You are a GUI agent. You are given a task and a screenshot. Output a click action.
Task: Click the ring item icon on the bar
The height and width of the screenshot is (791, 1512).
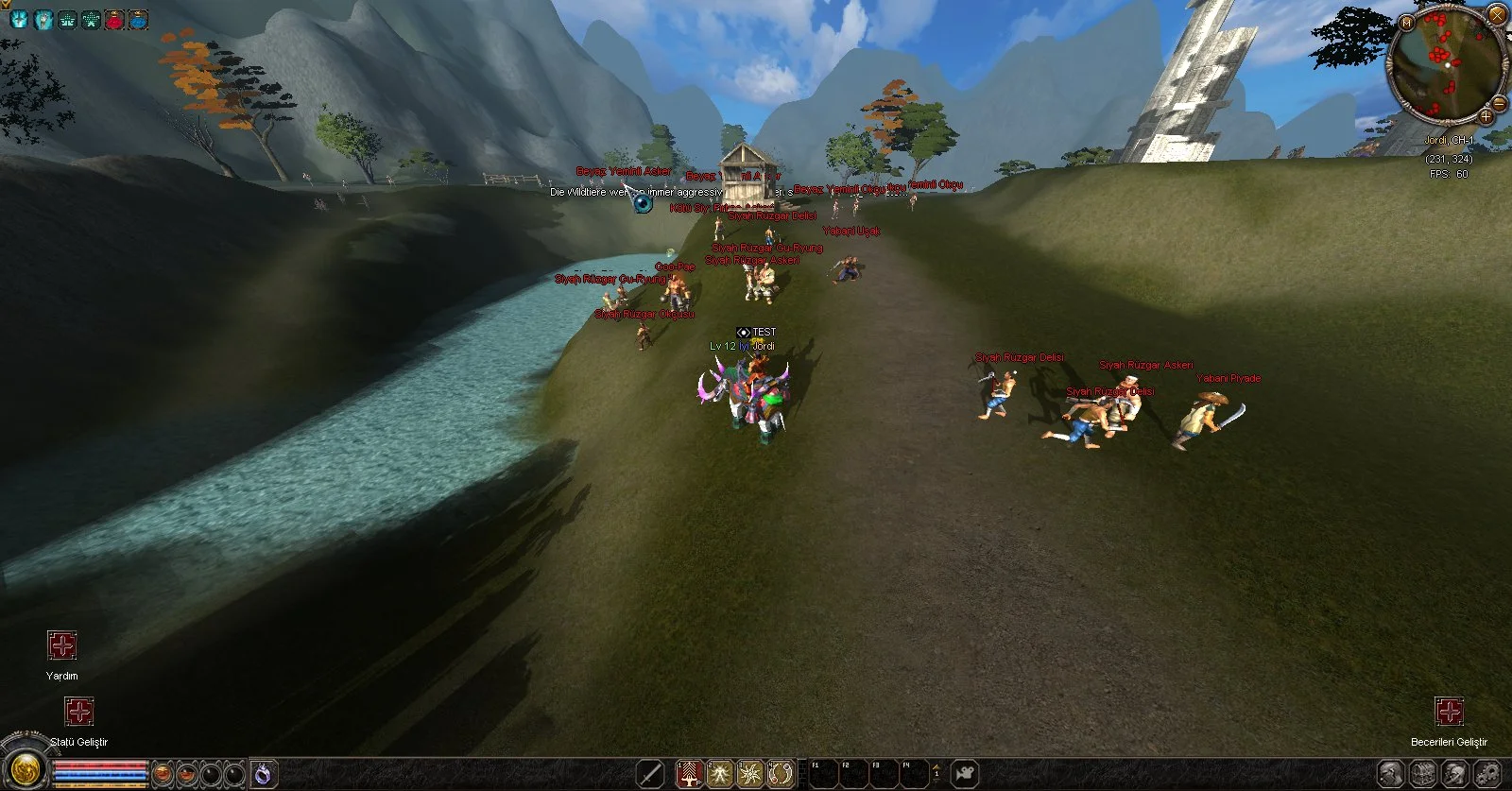tap(264, 774)
